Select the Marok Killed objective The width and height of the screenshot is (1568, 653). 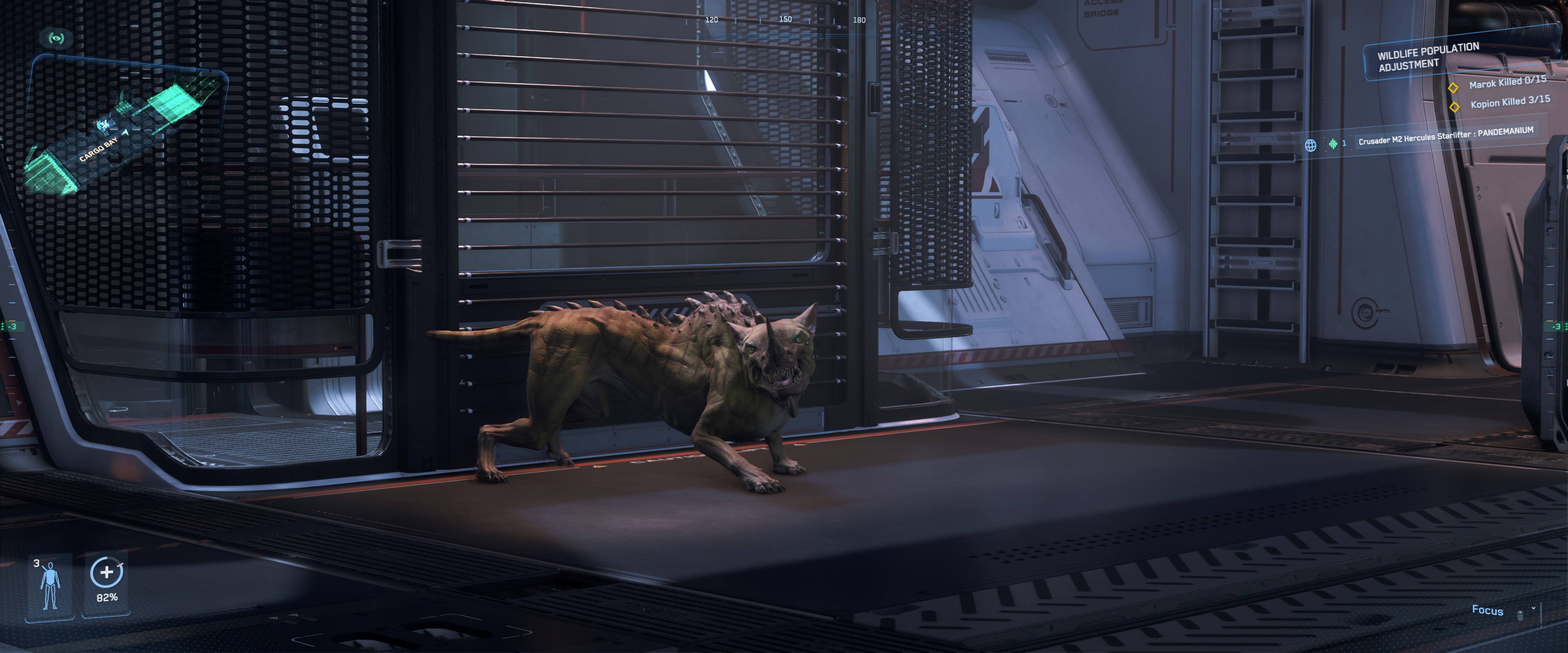pyautogui.click(x=1507, y=82)
